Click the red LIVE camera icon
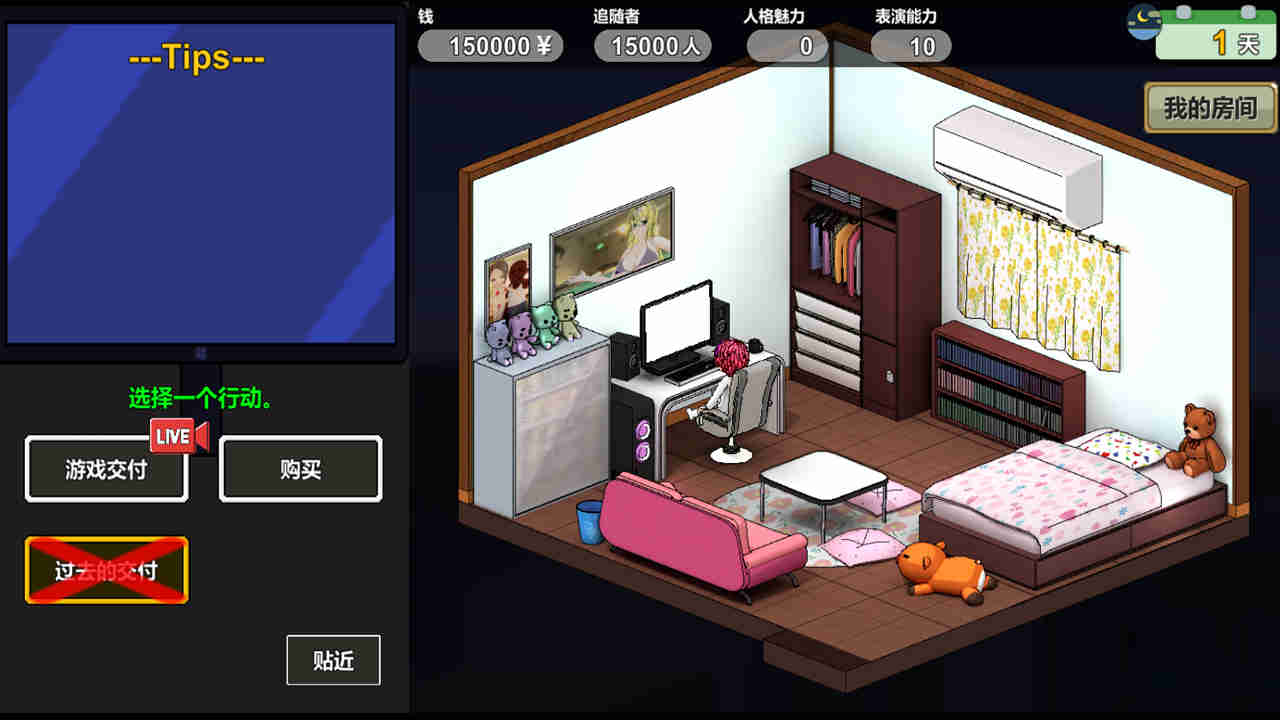The width and height of the screenshot is (1280, 720). [178, 436]
